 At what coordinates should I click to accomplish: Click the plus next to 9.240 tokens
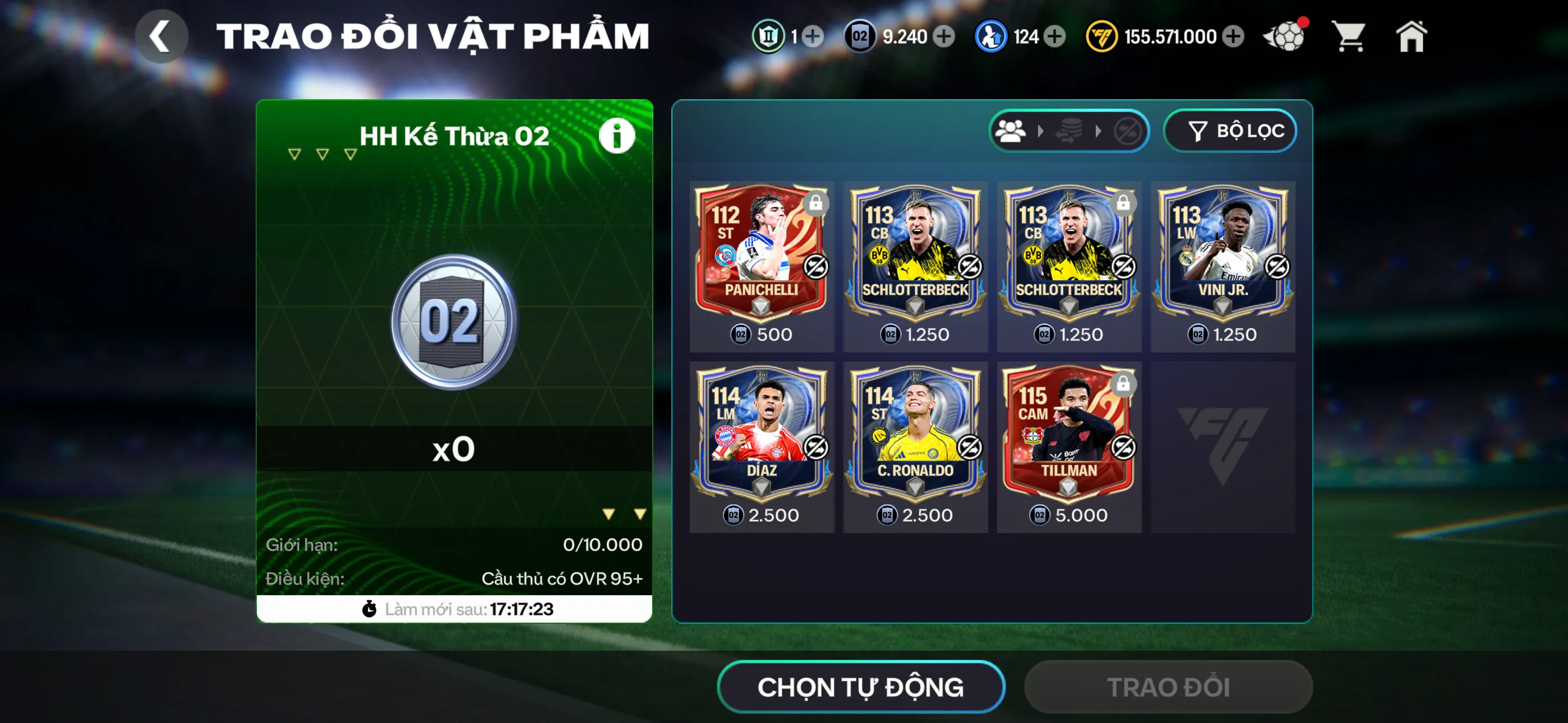pyautogui.click(x=943, y=36)
